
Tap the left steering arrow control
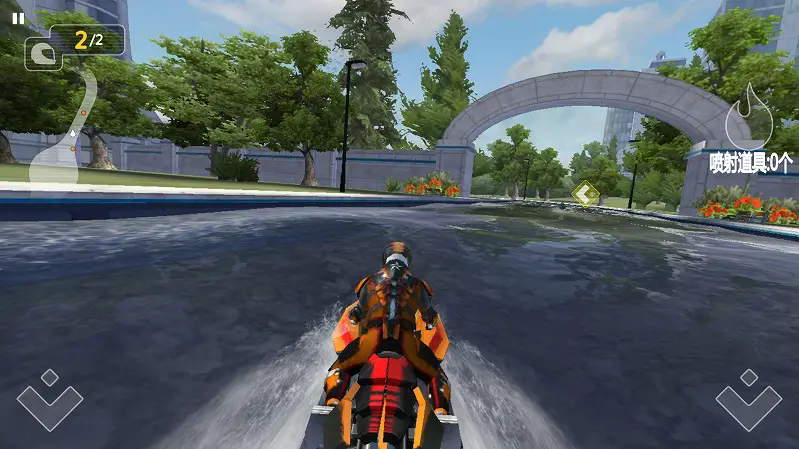point(49,400)
